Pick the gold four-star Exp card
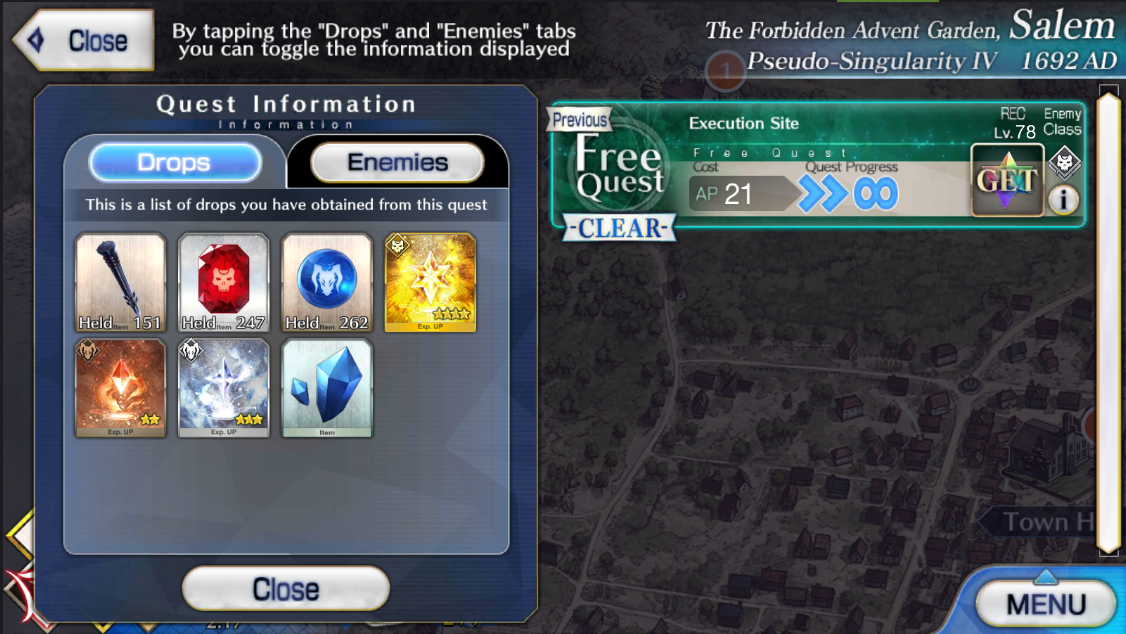Screen dimensions: 1126x634 click(x=431, y=283)
